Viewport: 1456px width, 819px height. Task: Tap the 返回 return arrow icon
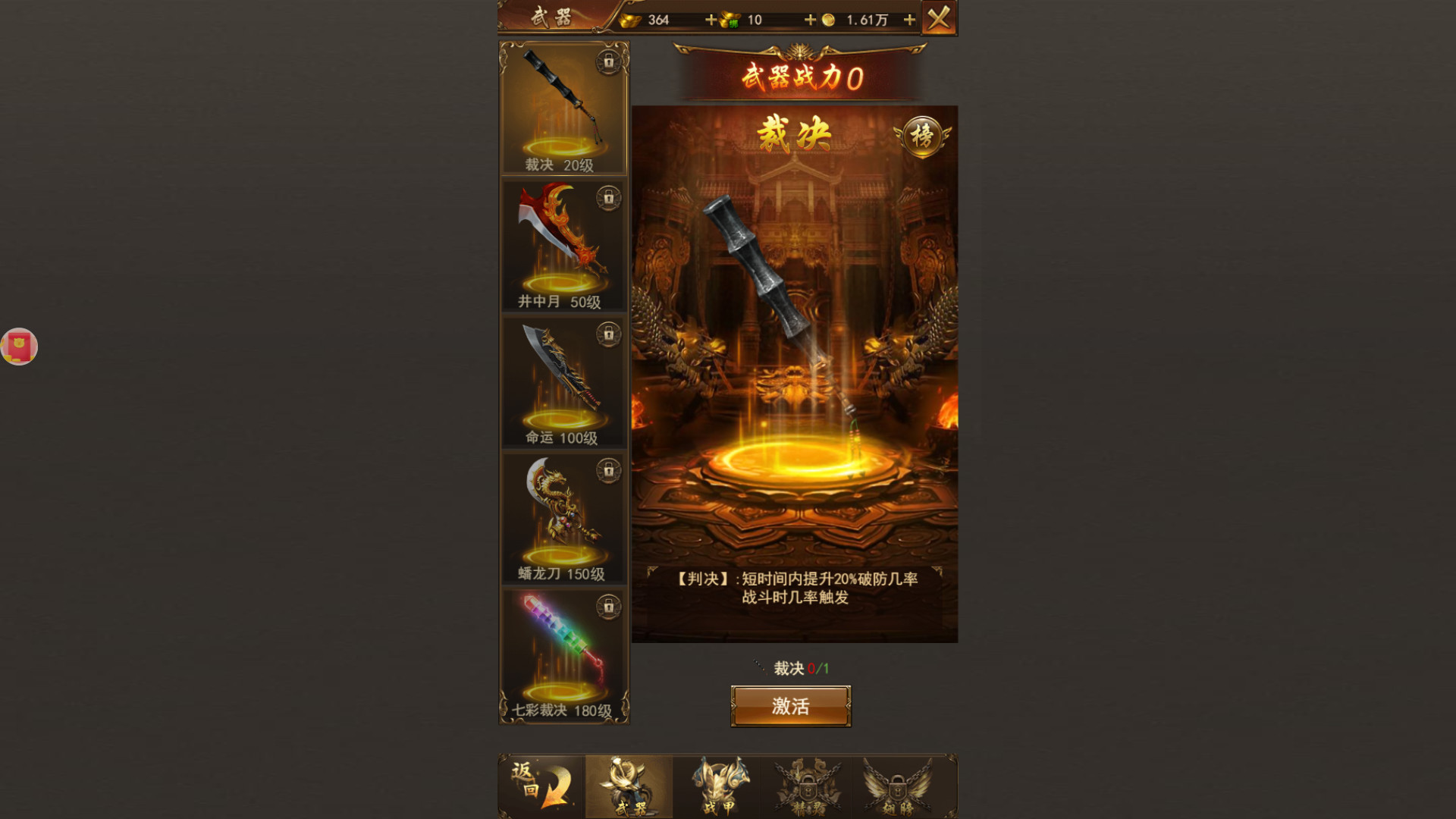540,785
